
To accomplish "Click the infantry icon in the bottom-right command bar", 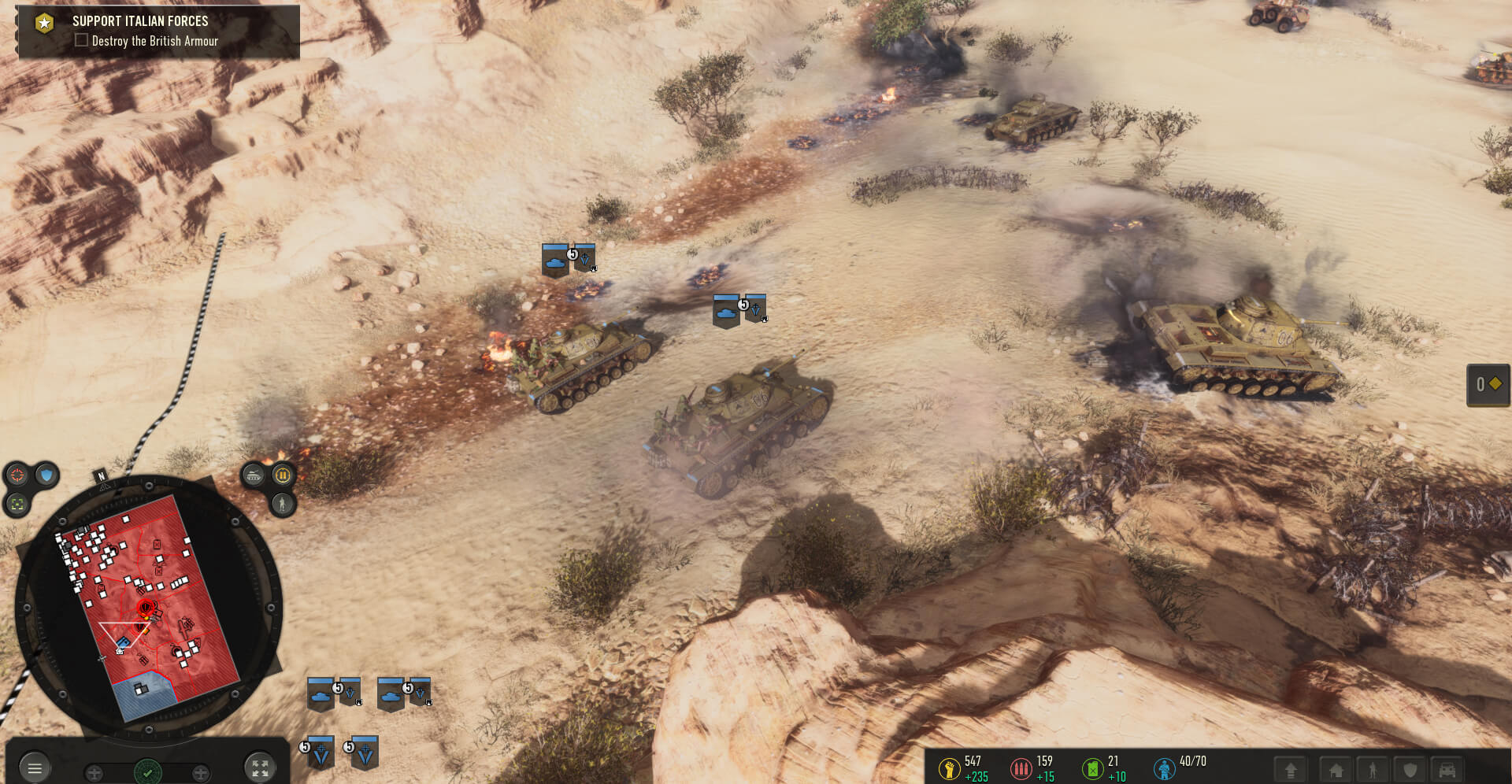I will coord(1372,769).
